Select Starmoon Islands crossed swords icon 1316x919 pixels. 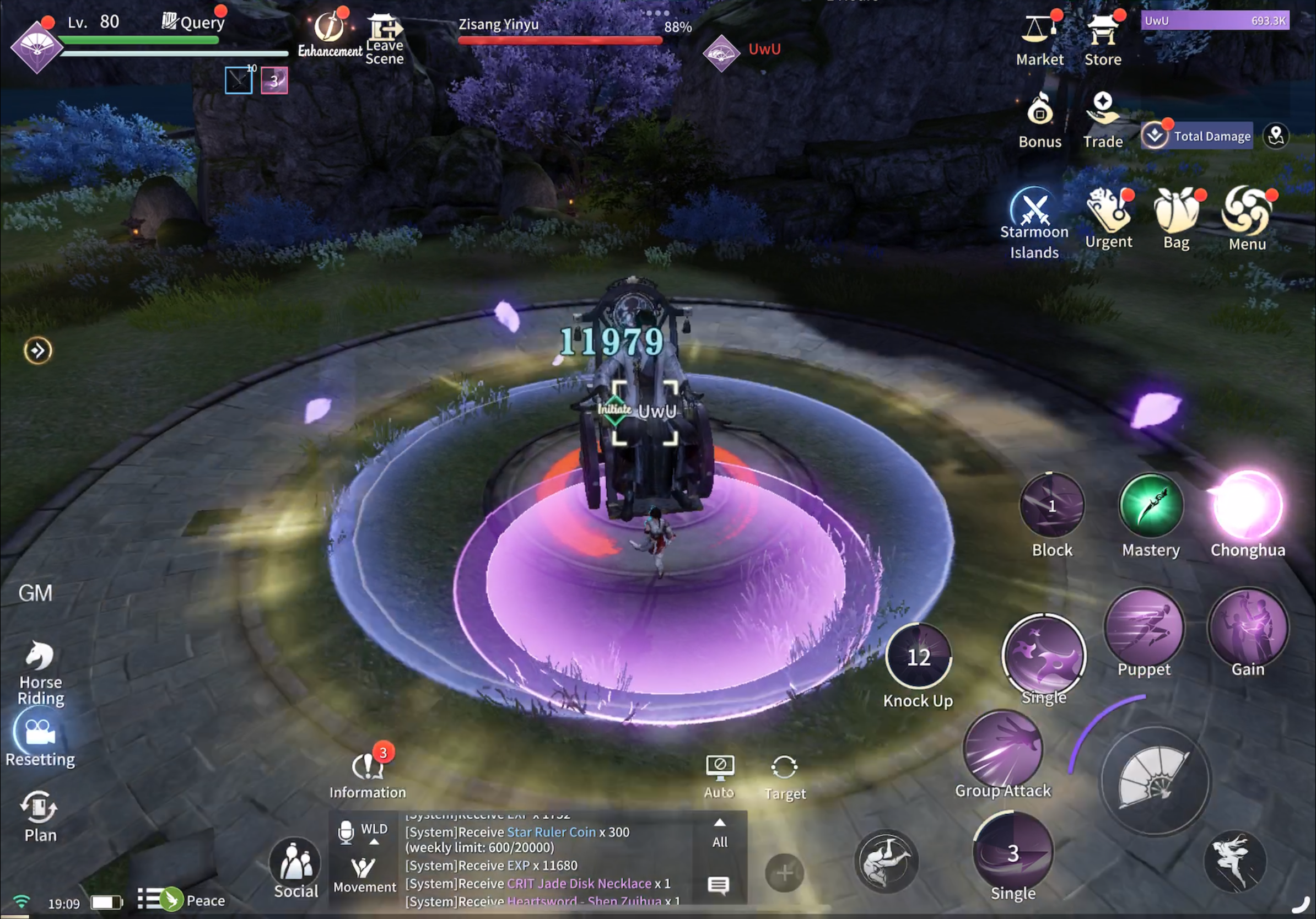(x=1034, y=206)
